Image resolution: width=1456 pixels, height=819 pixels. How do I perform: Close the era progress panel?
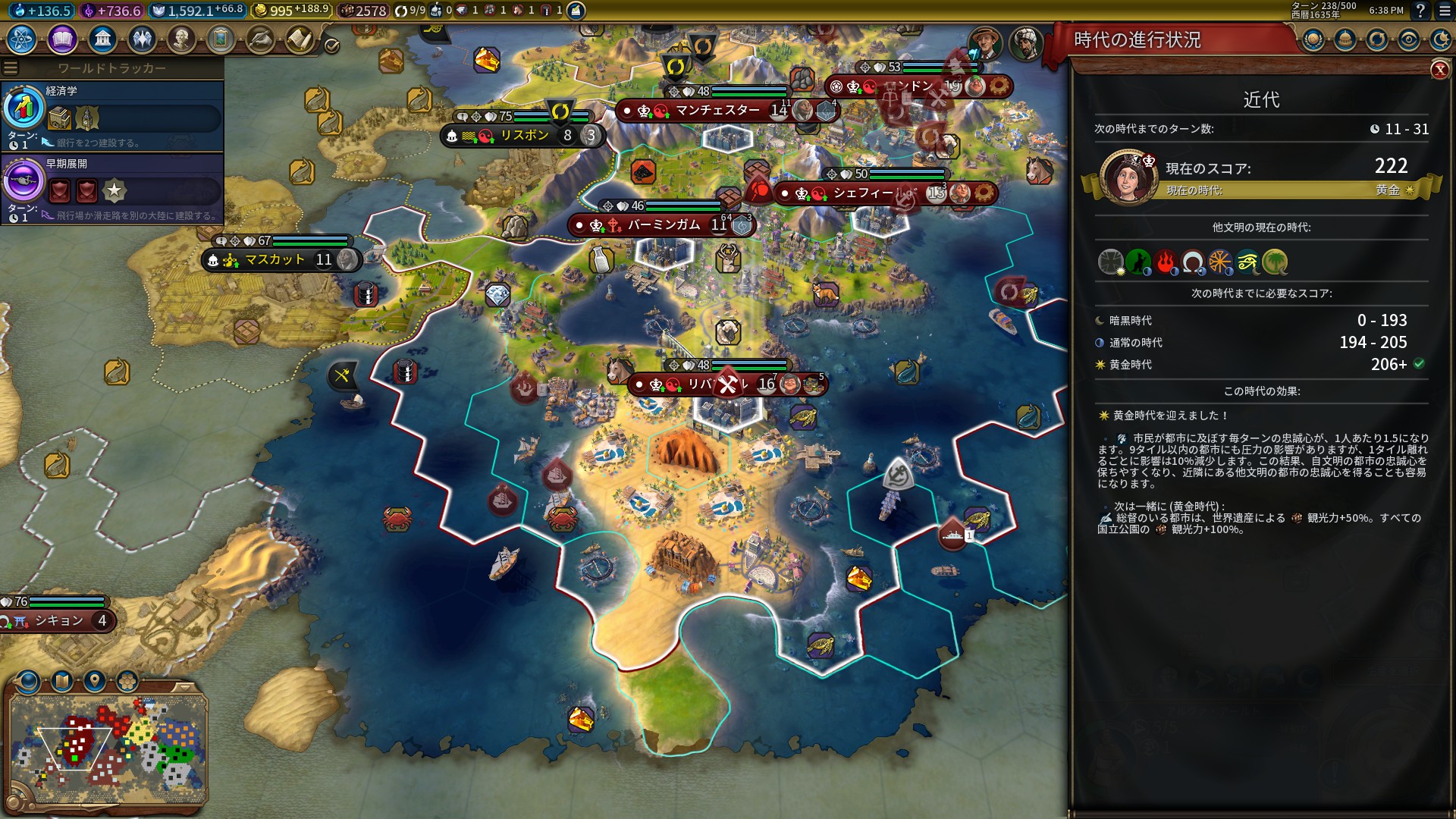pyautogui.click(x=1439, y=71)
